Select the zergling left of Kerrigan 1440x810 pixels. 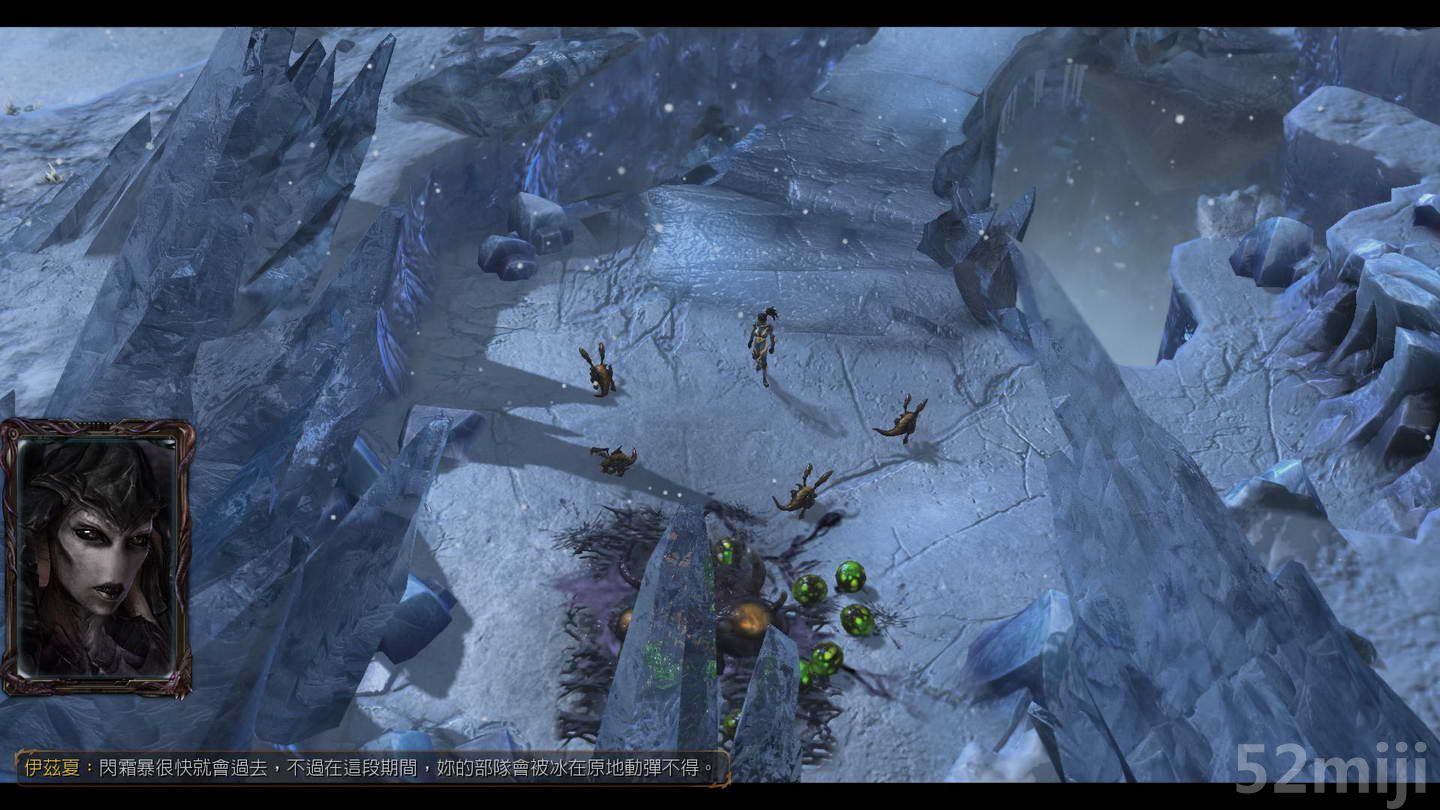coord(598,375)
